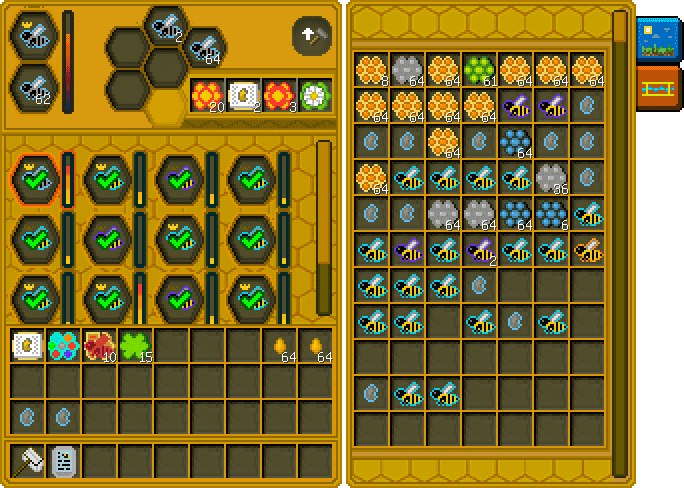Take the honeycomb stack of 8
Screen dimensions: 684x488
(x=371, y=70)
